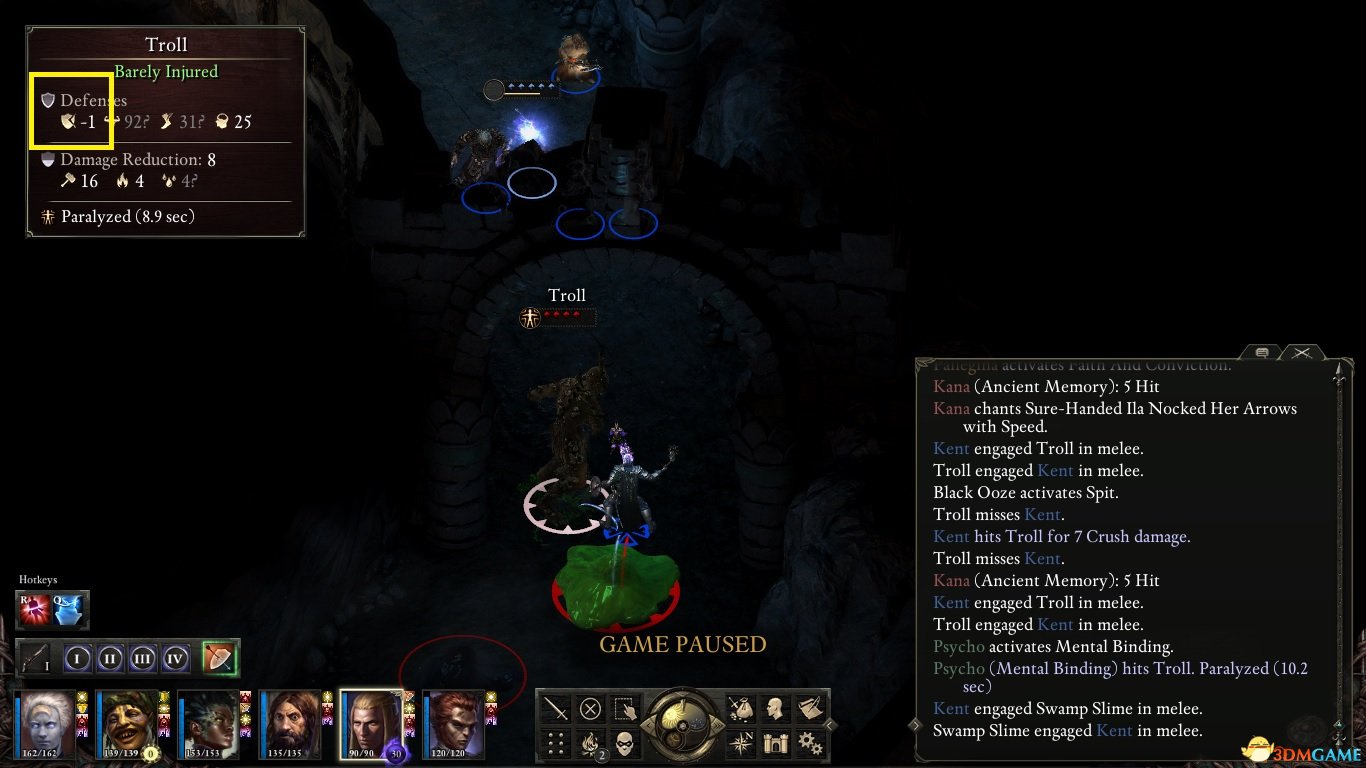The width and height of the screenshot is (1366, 768).
Task: Open the options gears icon
Action: tap(809, 743)
